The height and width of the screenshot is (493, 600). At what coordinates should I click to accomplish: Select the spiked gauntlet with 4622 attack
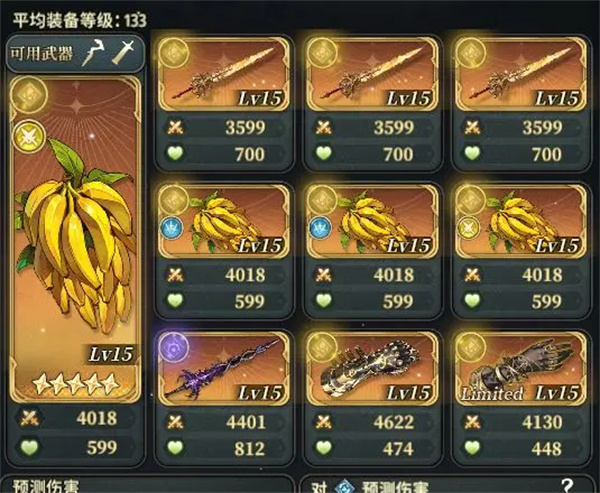pos(371,368)
